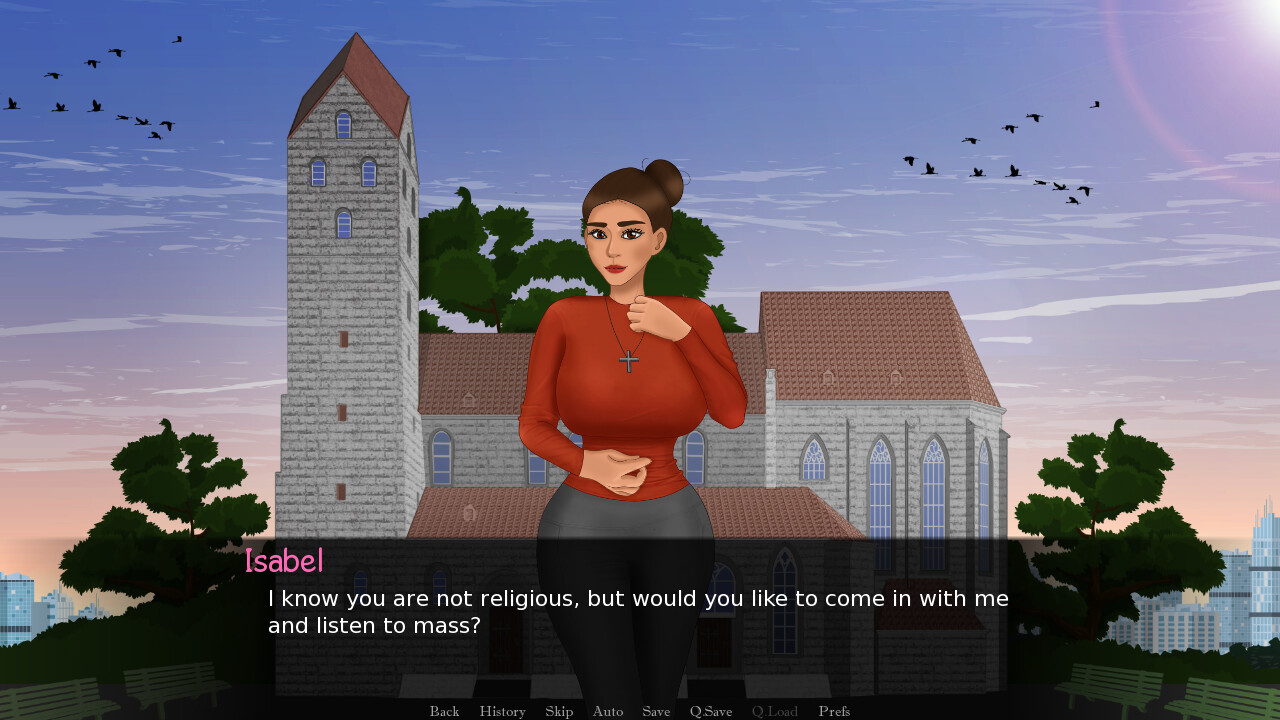Image resolution: width=1280 pixels, height=720 pixels.
Task: Turn on Auto advance
Action: pos(607,711)
